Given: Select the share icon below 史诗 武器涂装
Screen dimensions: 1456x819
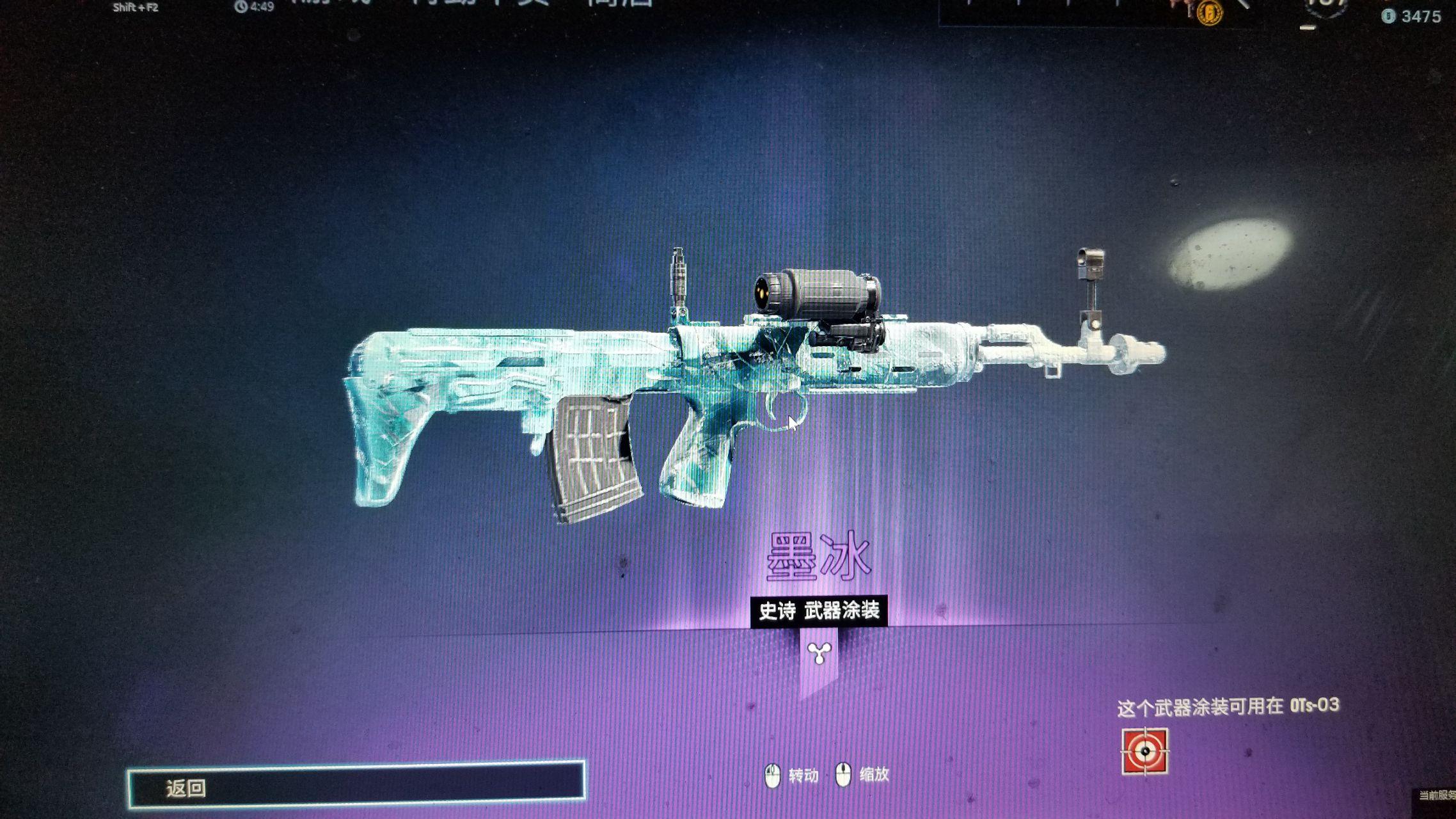Looking at the screenshot, I should coord(819,653).
